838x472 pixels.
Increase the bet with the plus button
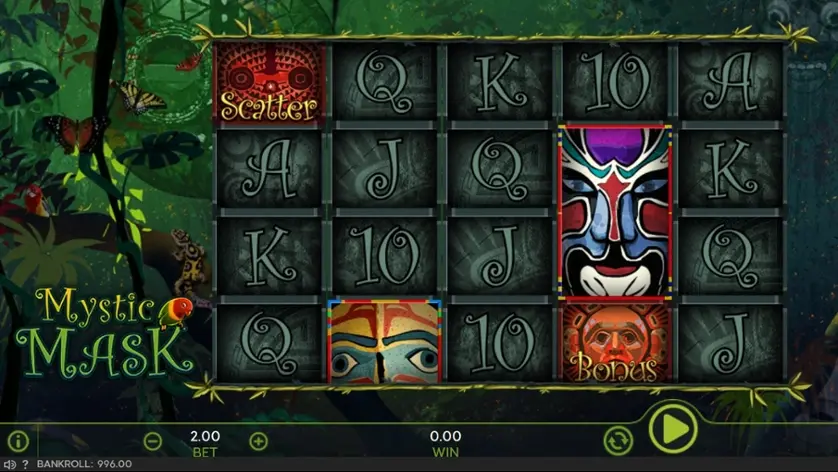point(258,440)
